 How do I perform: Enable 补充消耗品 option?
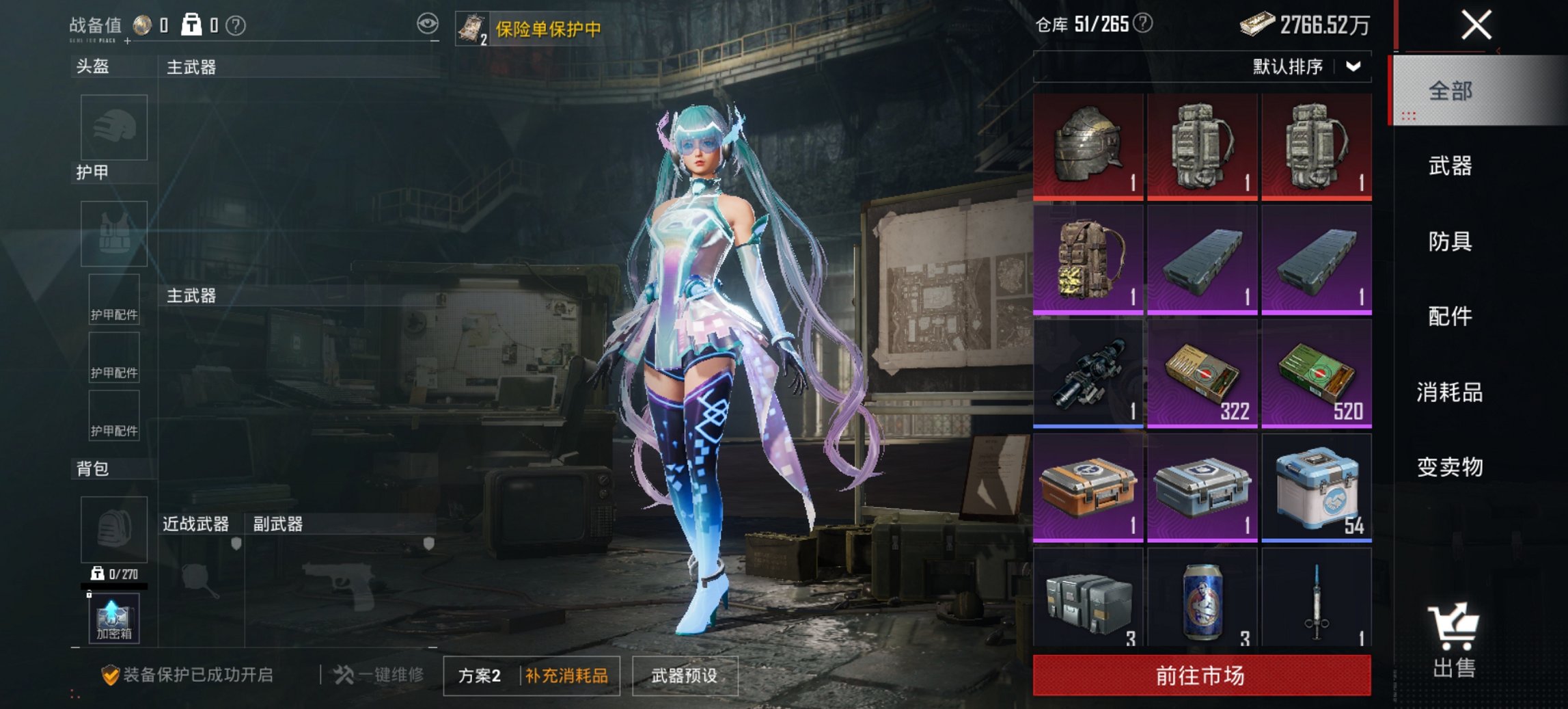tap(566, 673)
